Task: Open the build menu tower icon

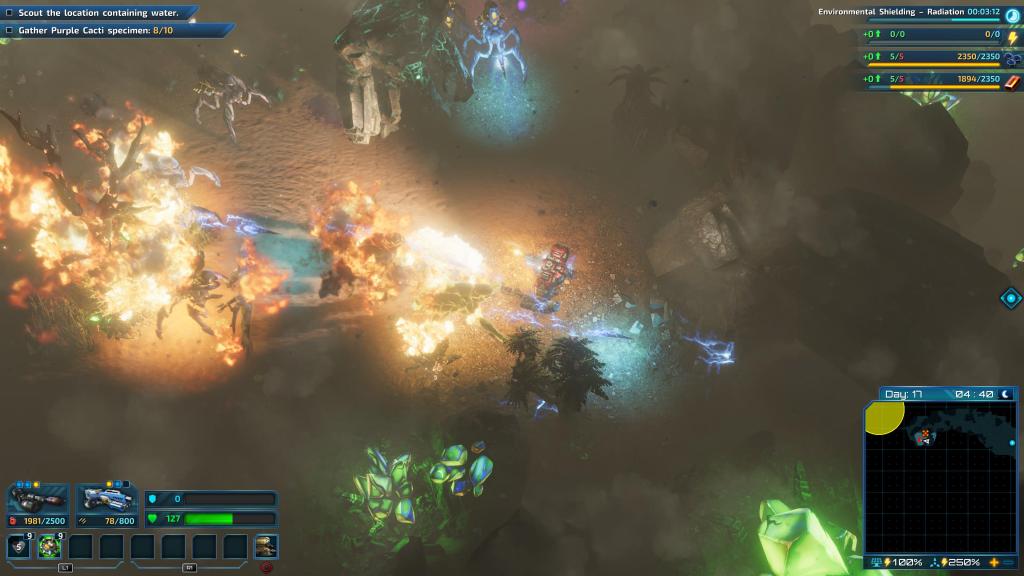Action: (265, 546)
